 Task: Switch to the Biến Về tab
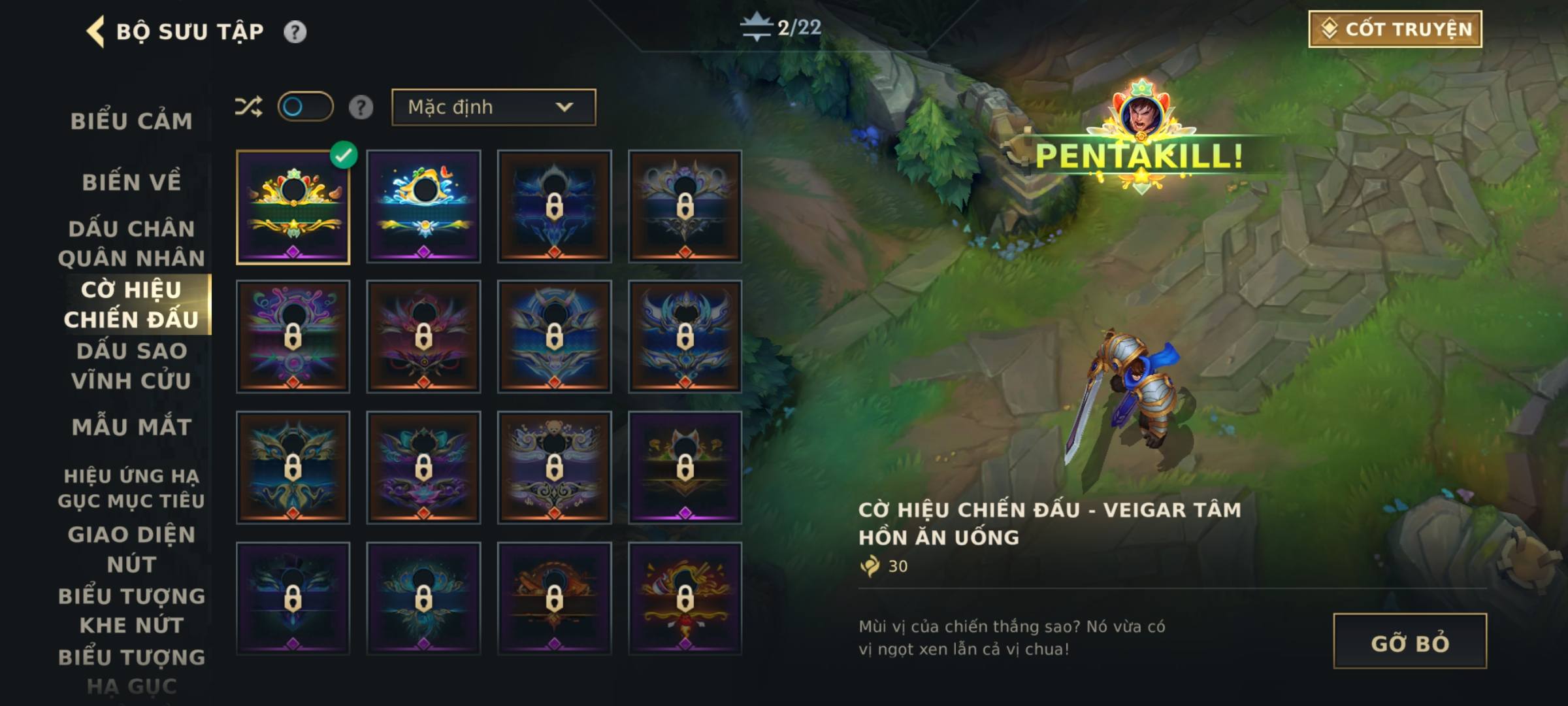tap(131, 182)
